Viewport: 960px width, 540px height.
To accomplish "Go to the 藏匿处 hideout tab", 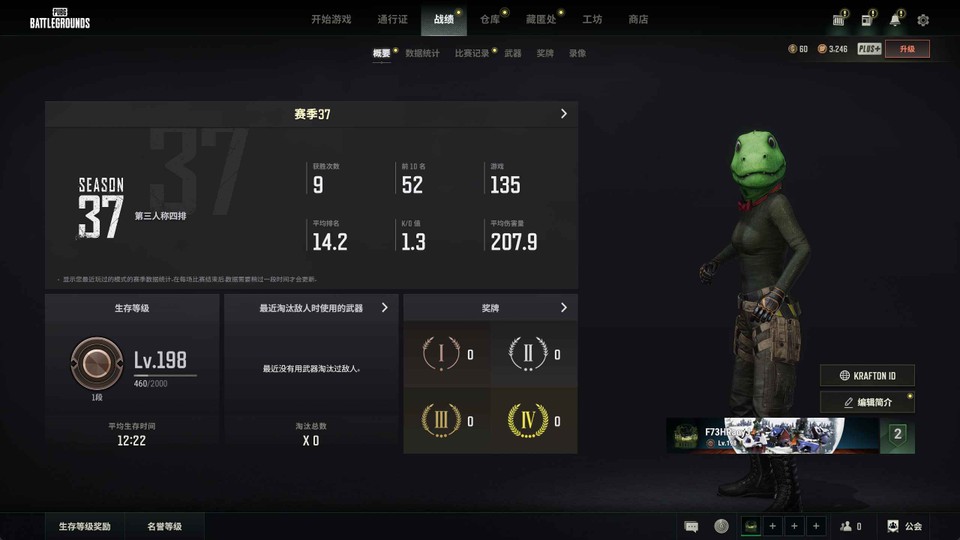I will coord(540,19).
